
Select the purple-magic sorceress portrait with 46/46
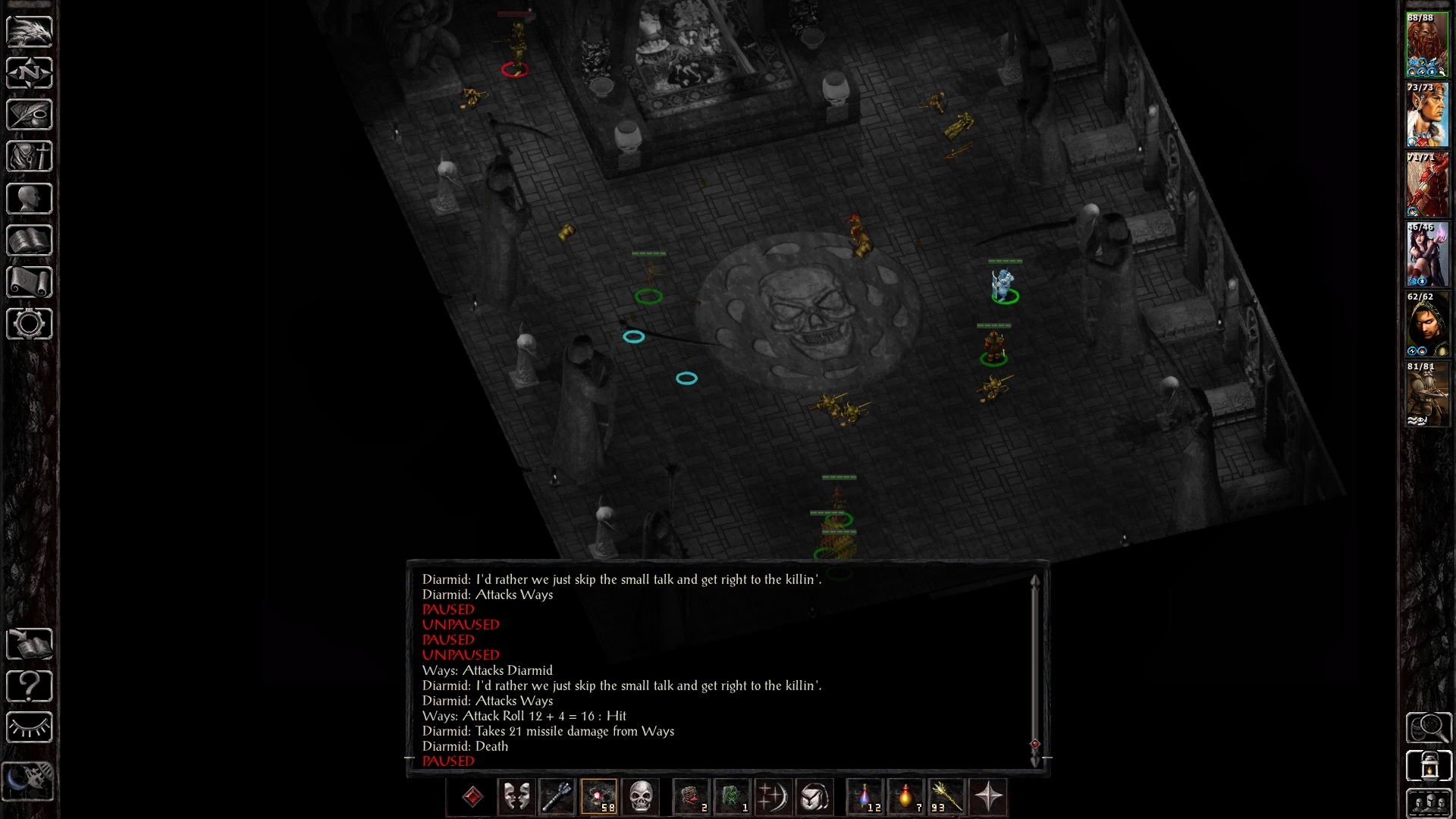point(1426,254)
